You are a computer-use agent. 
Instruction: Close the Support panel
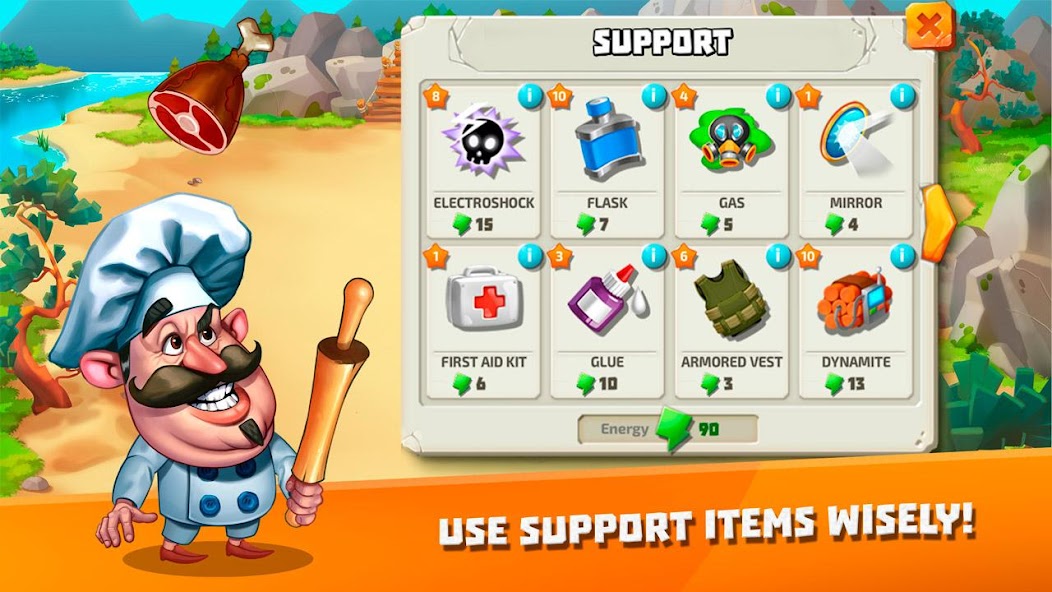(x=929, y=27)
